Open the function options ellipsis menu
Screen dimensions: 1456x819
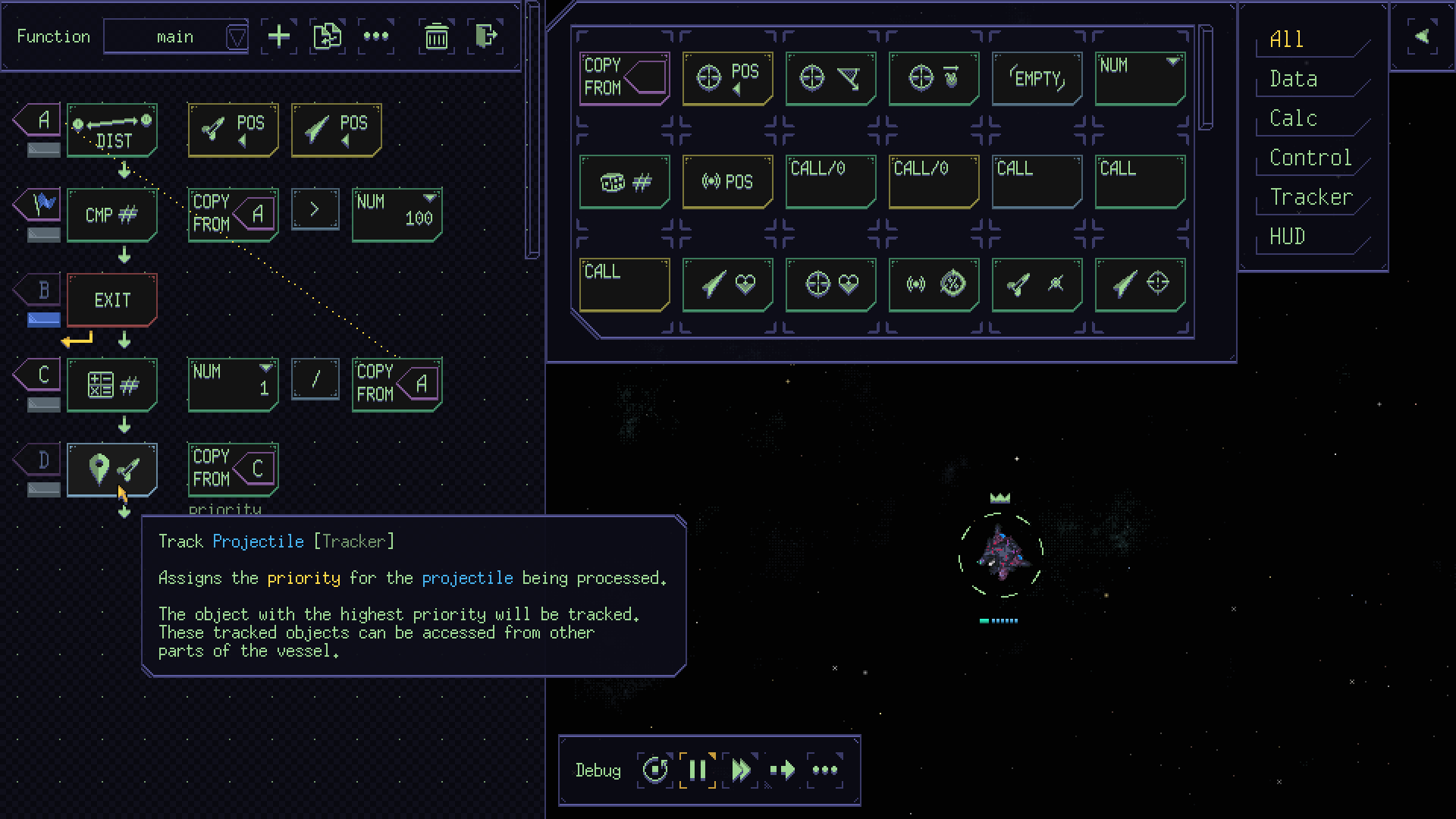376,36
